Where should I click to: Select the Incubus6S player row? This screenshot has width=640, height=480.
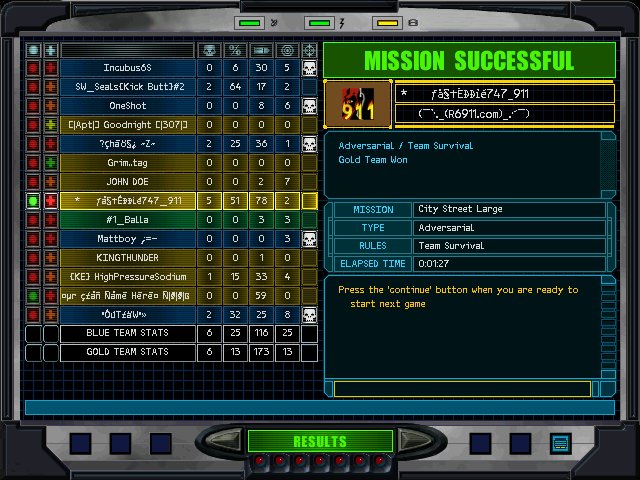127,68
